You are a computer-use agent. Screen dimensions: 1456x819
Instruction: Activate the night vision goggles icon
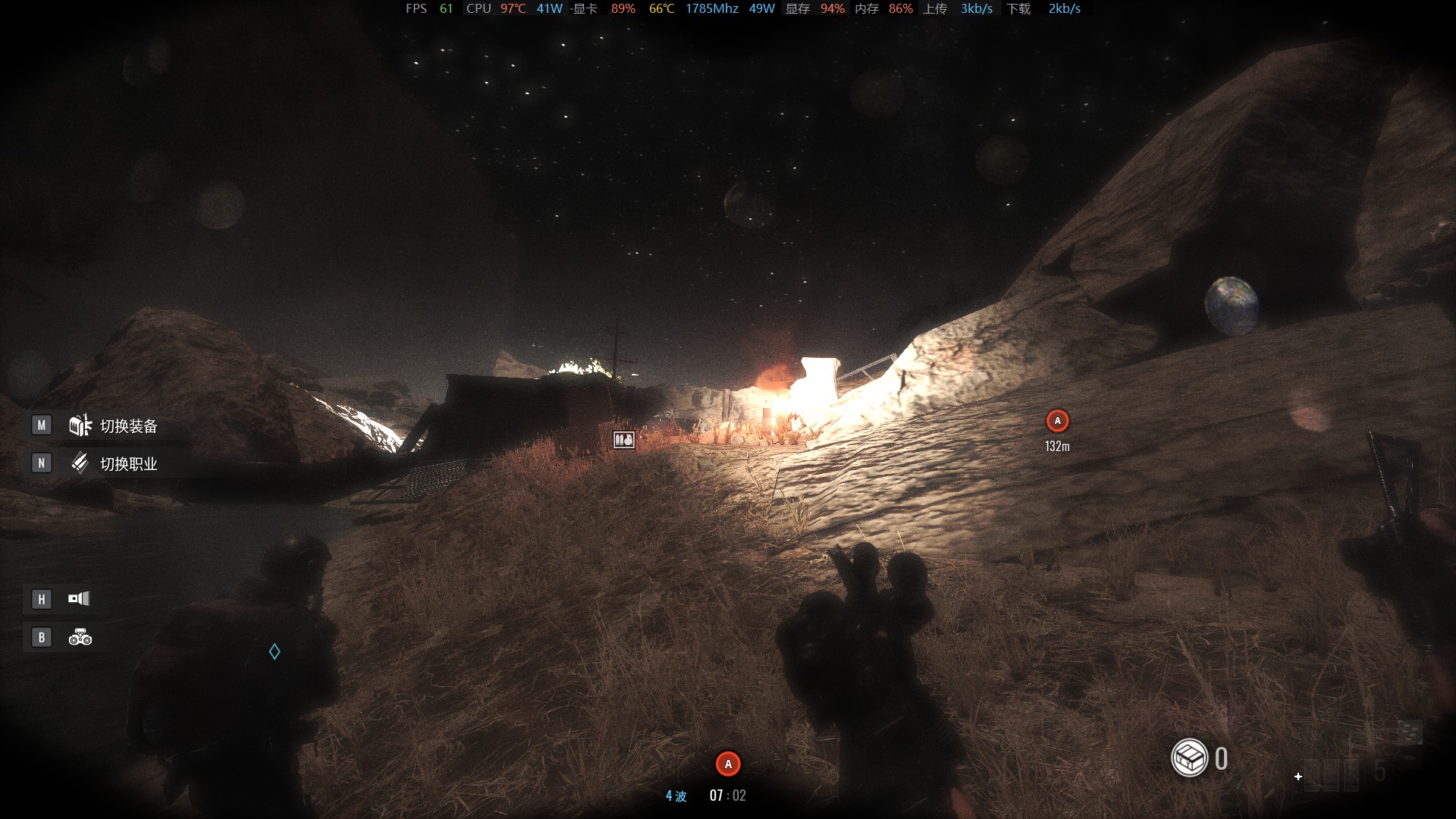pyautogui.click(x=80, y=638)
